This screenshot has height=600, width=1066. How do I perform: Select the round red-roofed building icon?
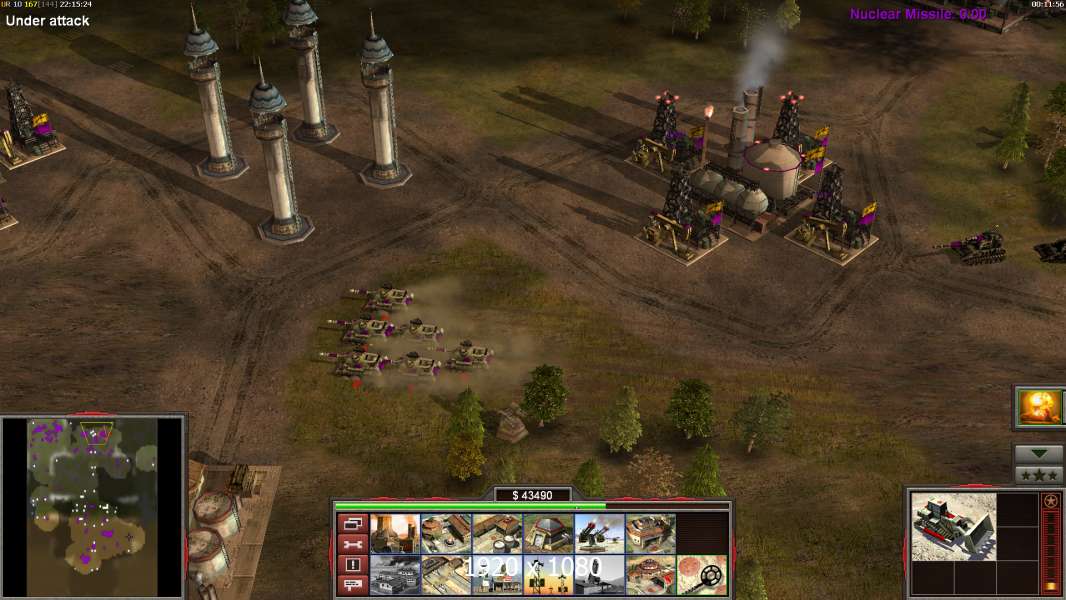(650, 575)
